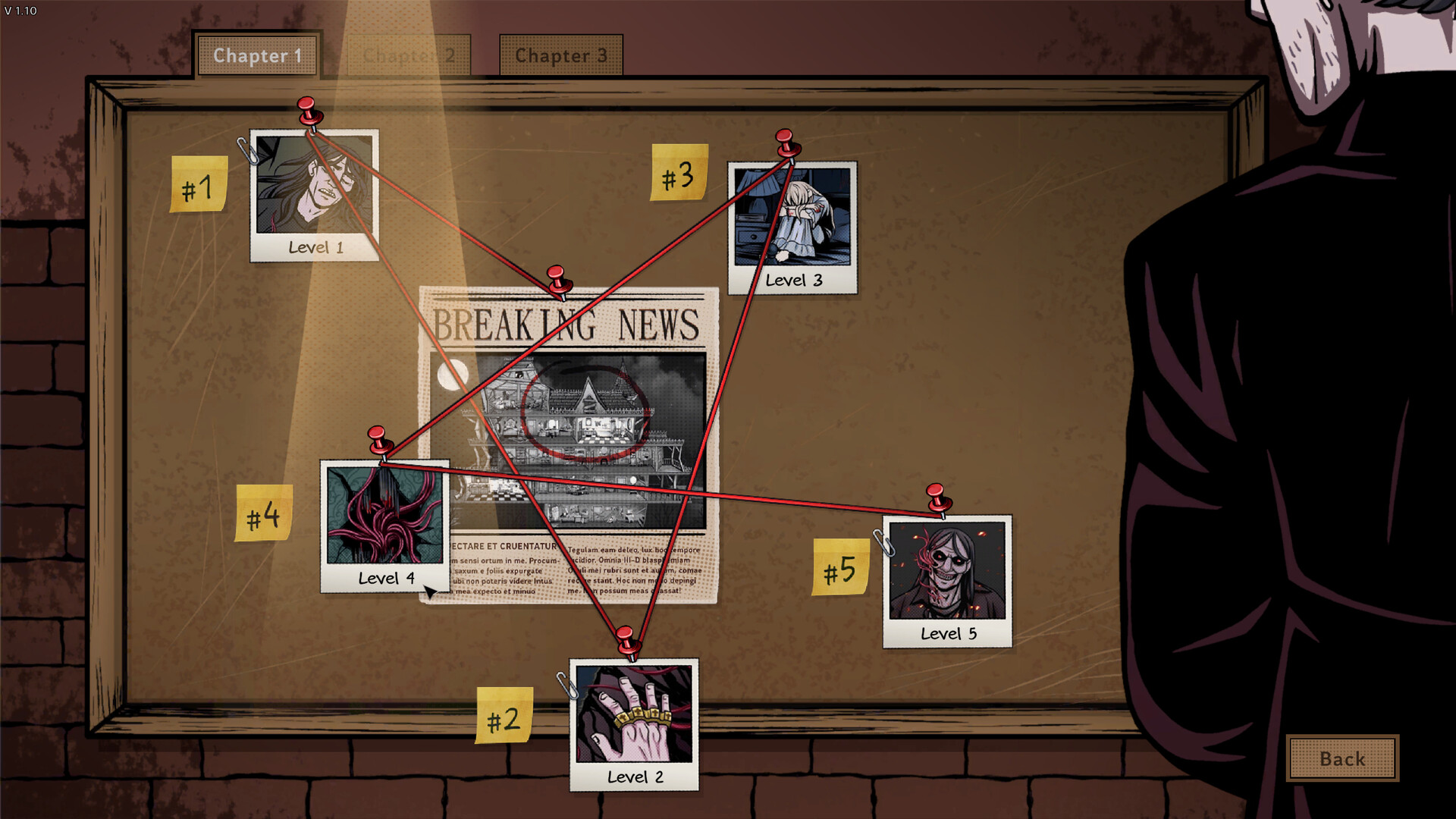Image resolution: width=1456 pixels, height=819 pixels.
Task: Start the Level 5 grinning face photo
Action: tap(947, 581)
